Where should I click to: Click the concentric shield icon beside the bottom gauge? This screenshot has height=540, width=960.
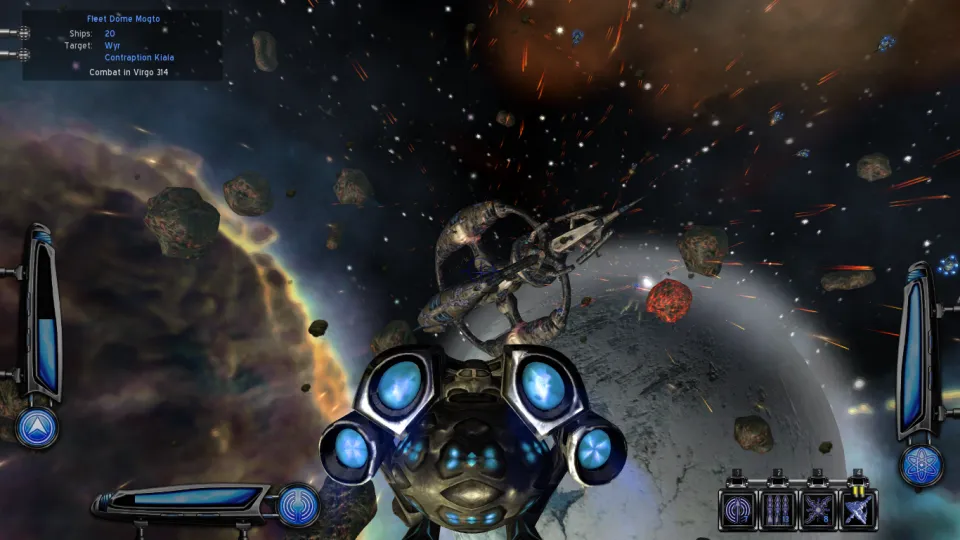(x=297, y=504)
